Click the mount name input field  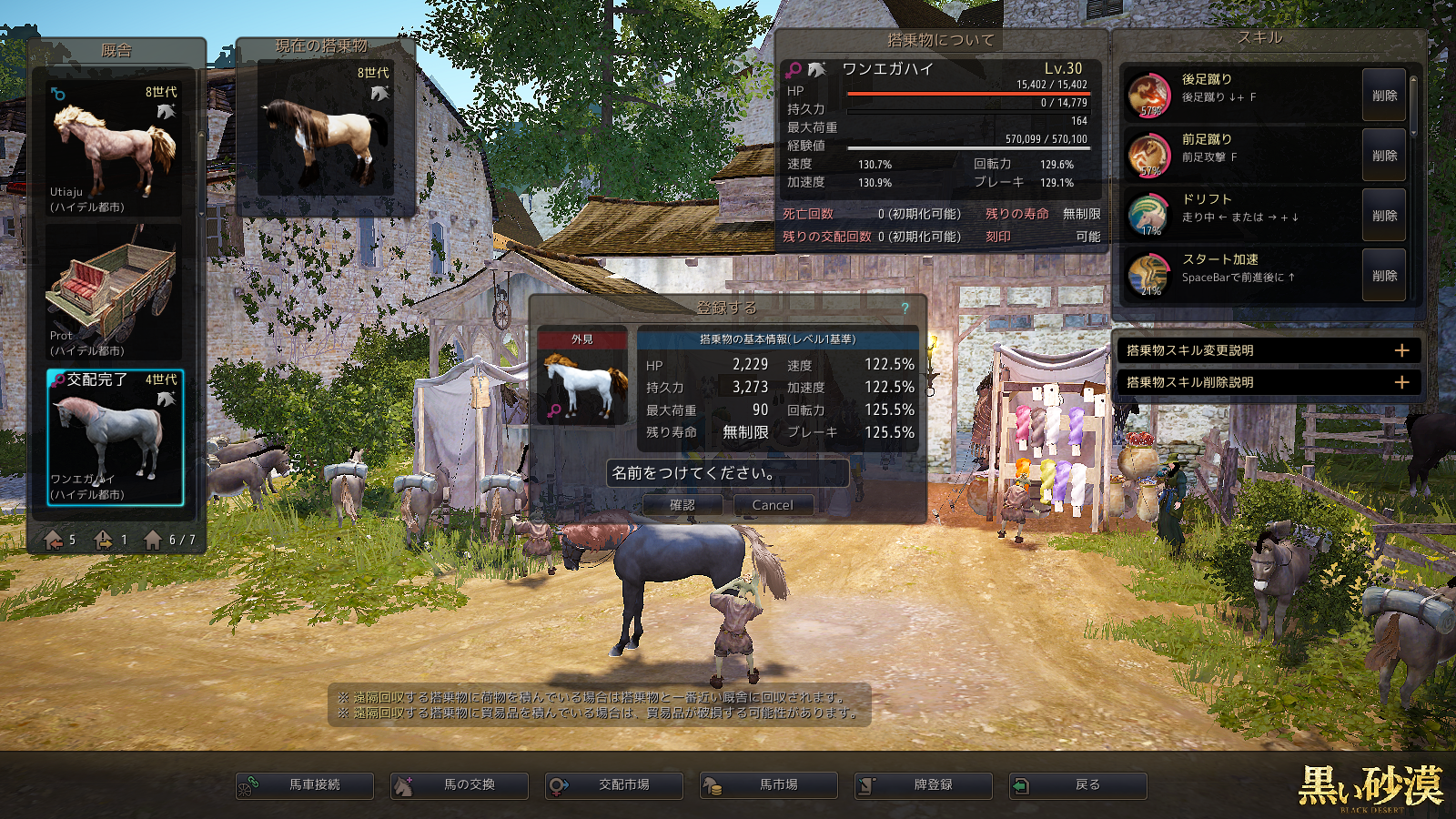point(727,473)
